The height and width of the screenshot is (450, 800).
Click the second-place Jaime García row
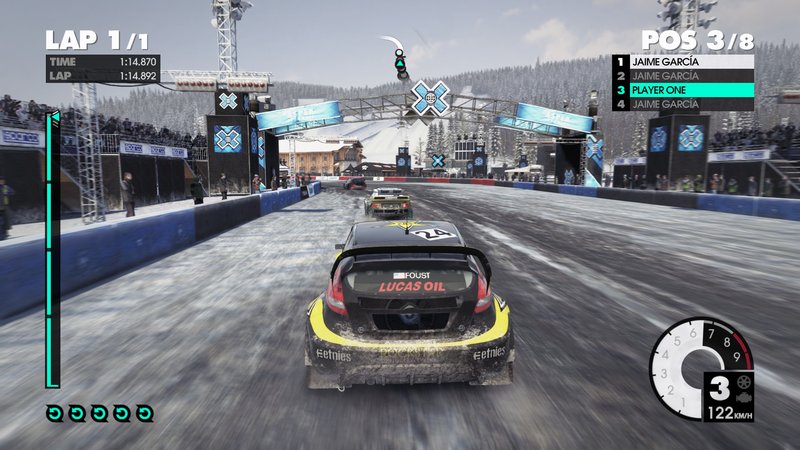pos(683,75)
